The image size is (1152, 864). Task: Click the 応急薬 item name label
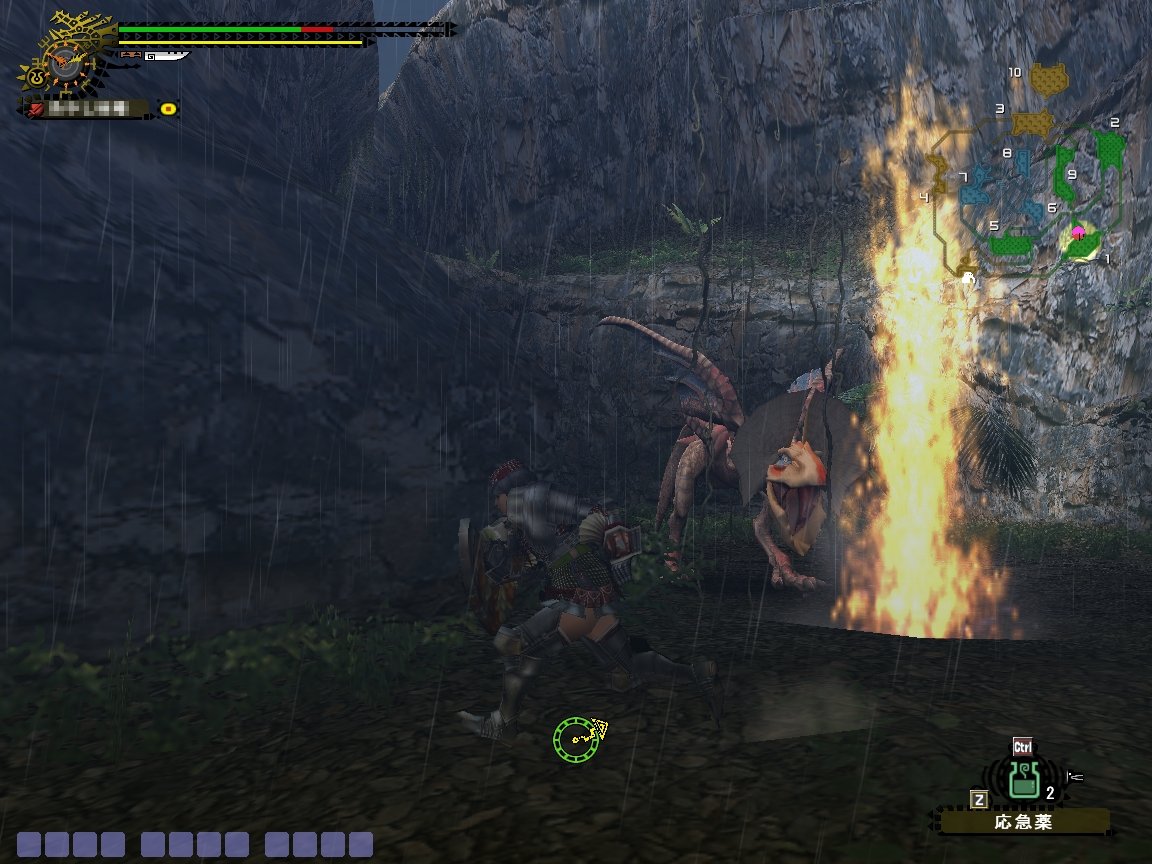coord(1024,822)
